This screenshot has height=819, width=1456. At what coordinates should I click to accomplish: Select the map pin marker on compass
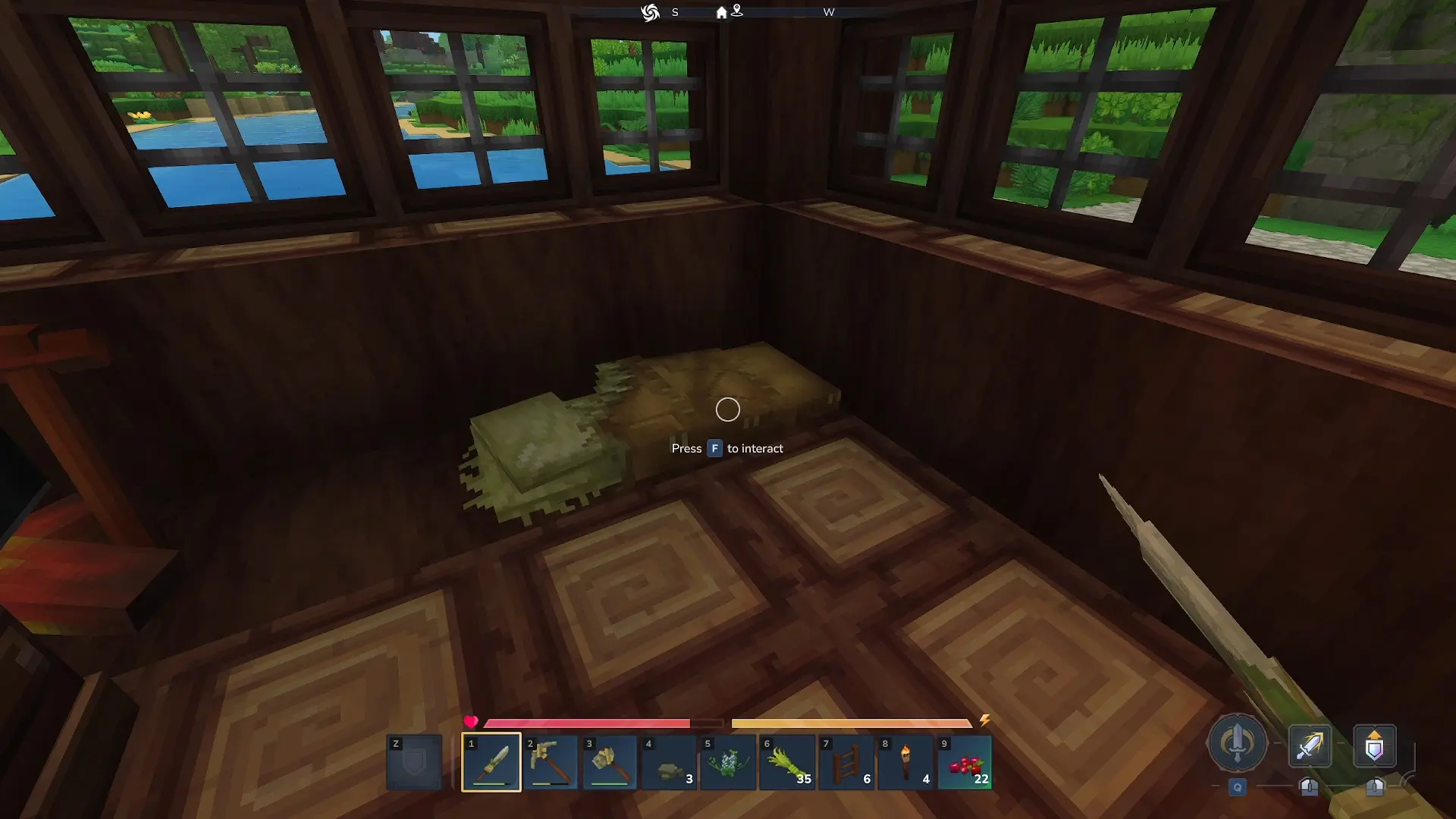pos(736,11)
